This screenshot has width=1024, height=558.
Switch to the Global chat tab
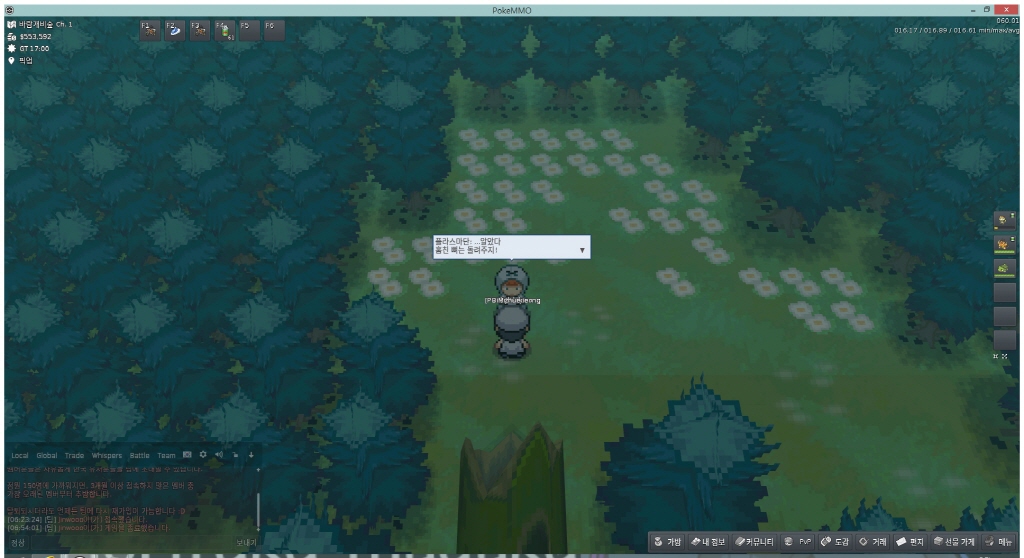pyautogui.click(x=47, y=455)
